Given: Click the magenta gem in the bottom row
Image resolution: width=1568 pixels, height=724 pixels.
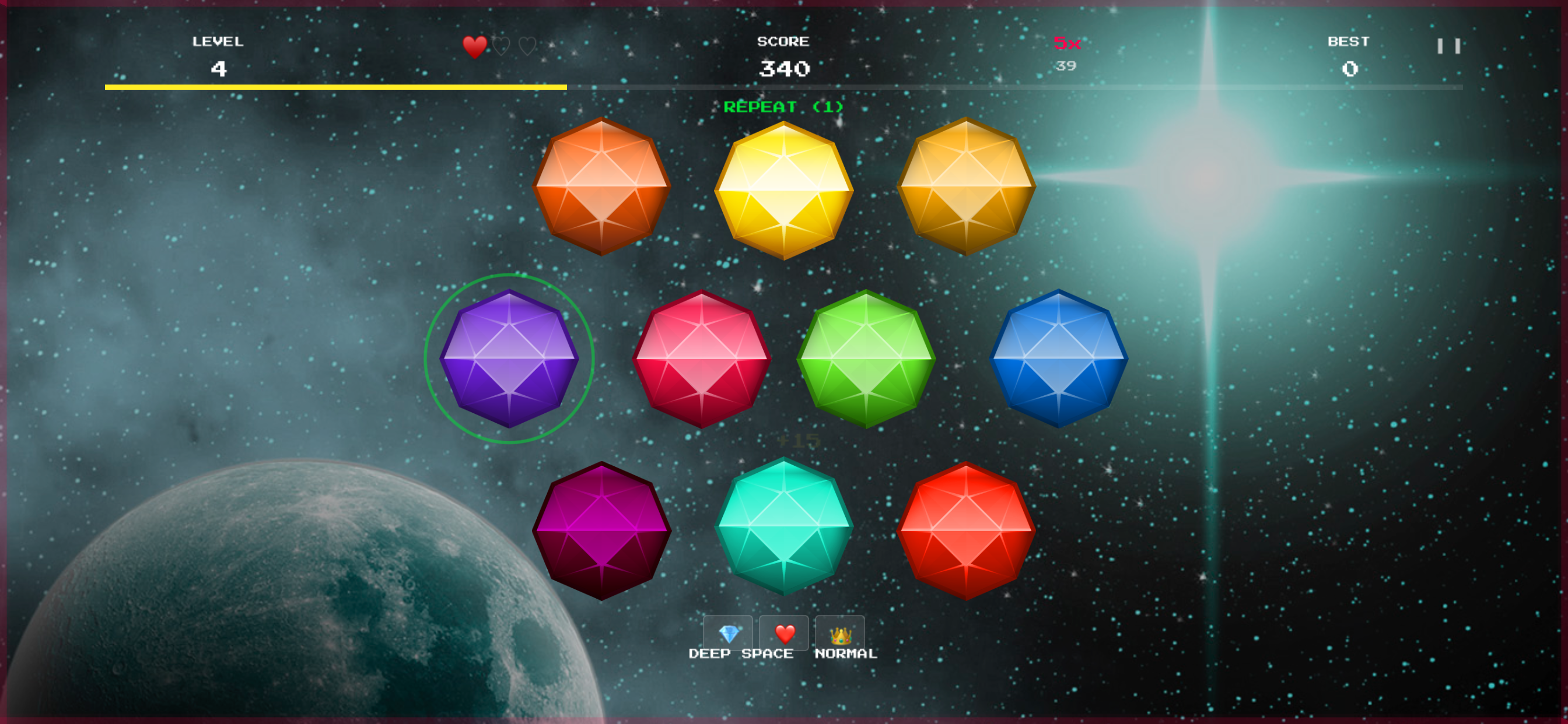Looking at the screenshot, I should (x=603, y=529).
